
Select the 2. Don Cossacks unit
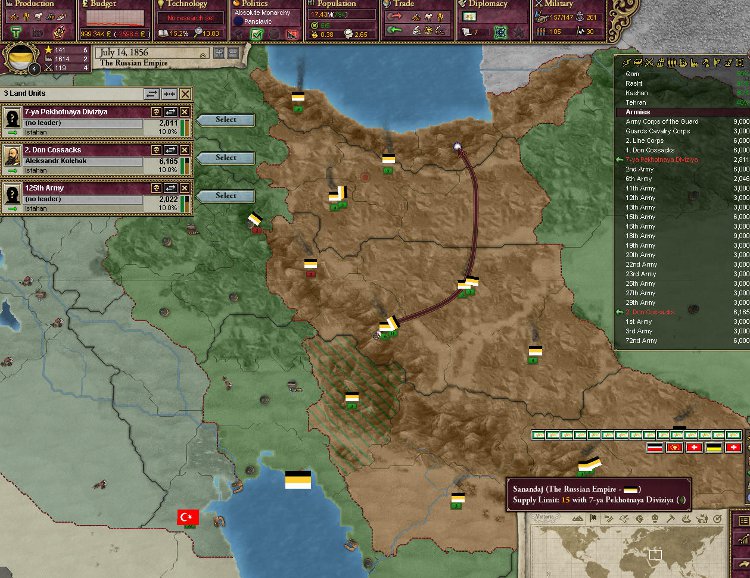click(226, 158)
